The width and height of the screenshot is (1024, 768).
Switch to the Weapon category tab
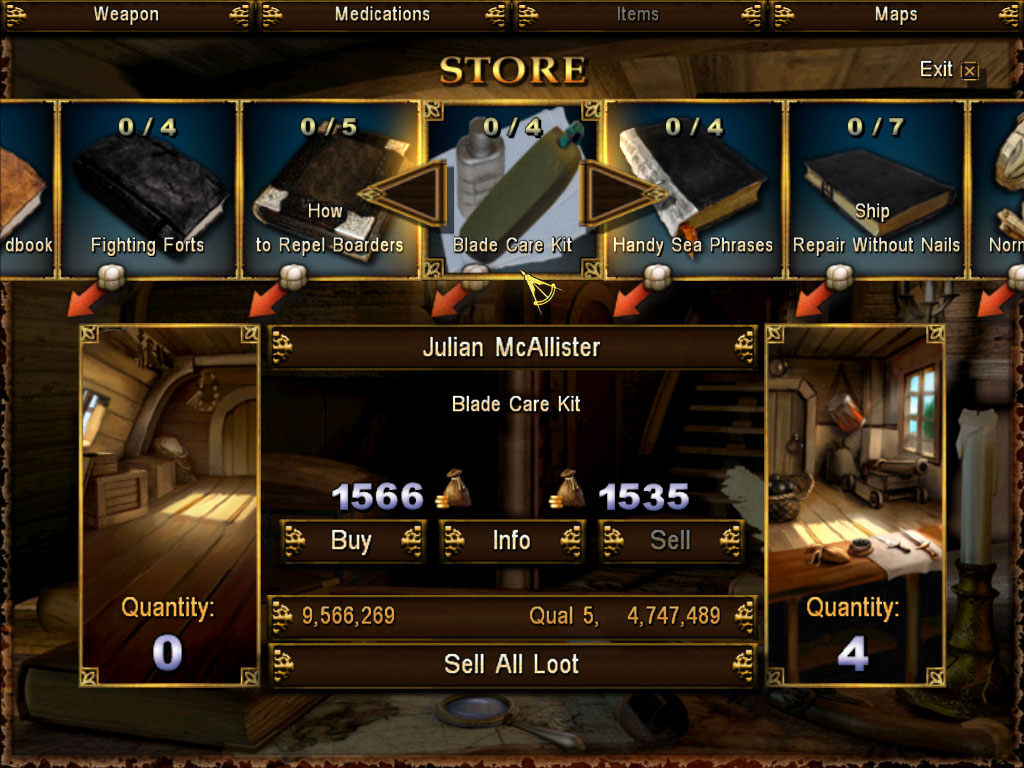[127, 14]
